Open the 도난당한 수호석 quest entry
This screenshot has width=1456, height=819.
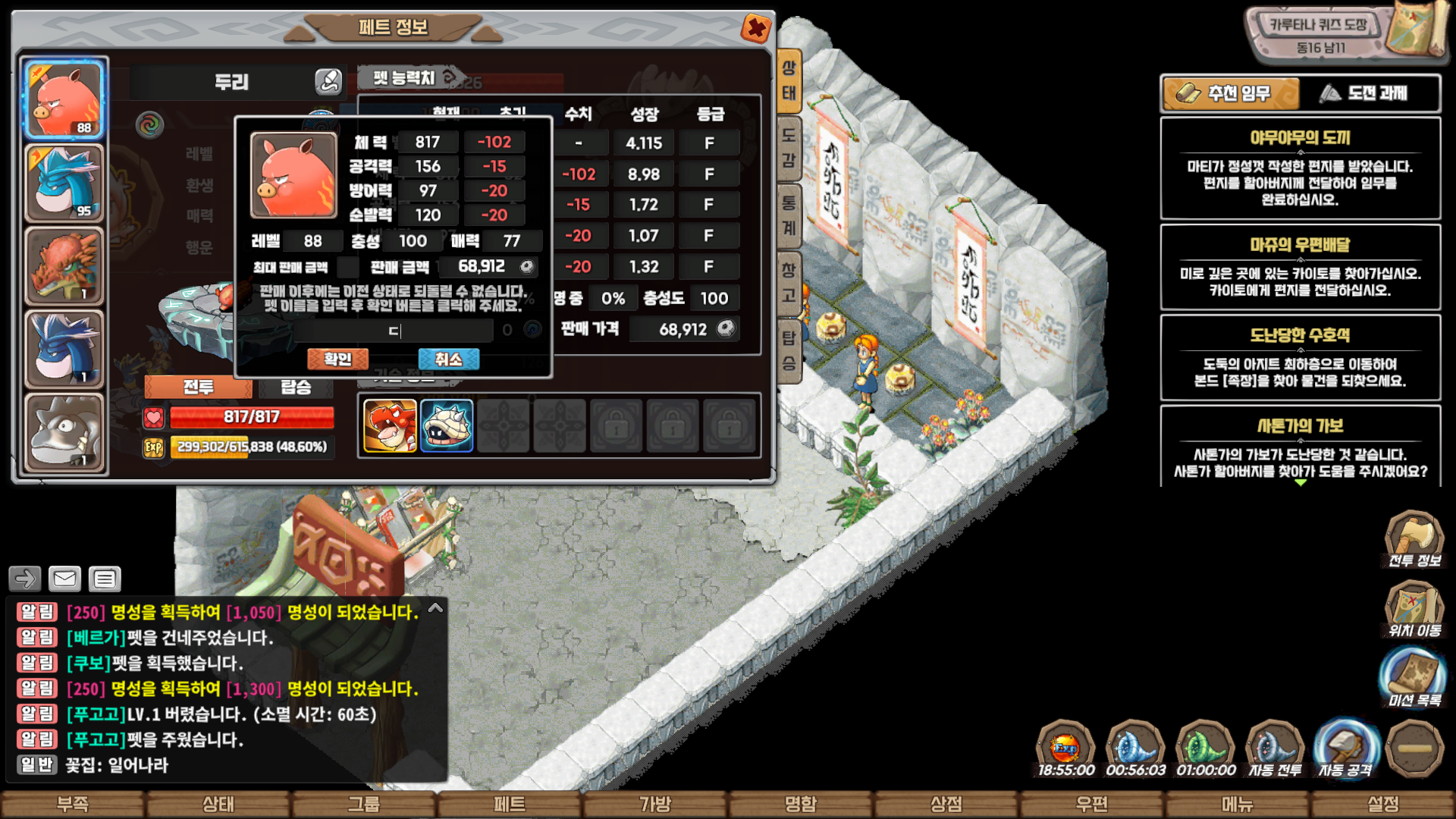[1300, 357]
